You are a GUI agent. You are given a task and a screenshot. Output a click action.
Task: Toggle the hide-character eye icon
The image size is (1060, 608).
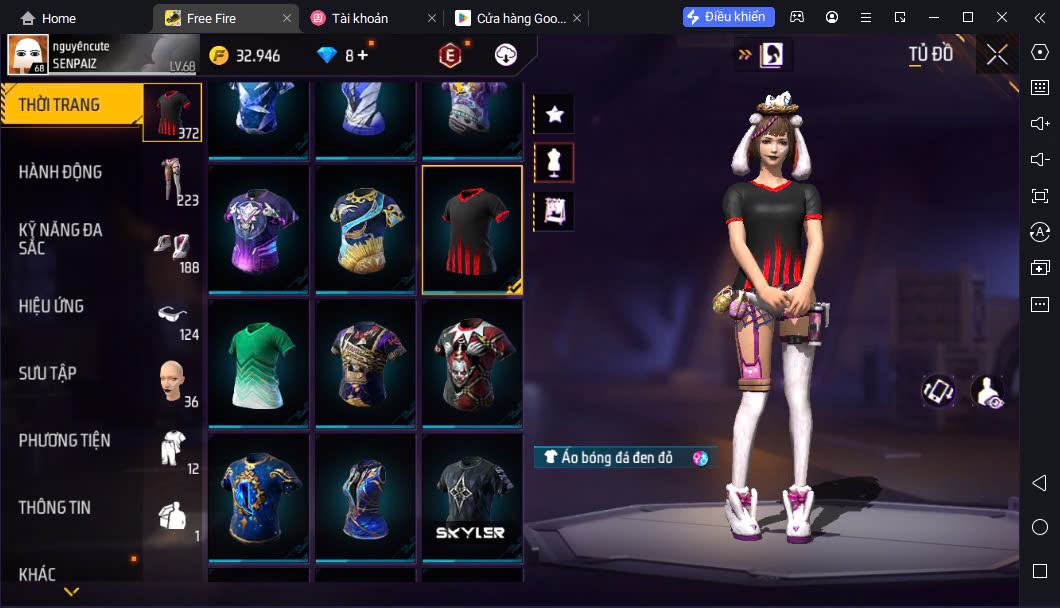(x=987, y=391)
